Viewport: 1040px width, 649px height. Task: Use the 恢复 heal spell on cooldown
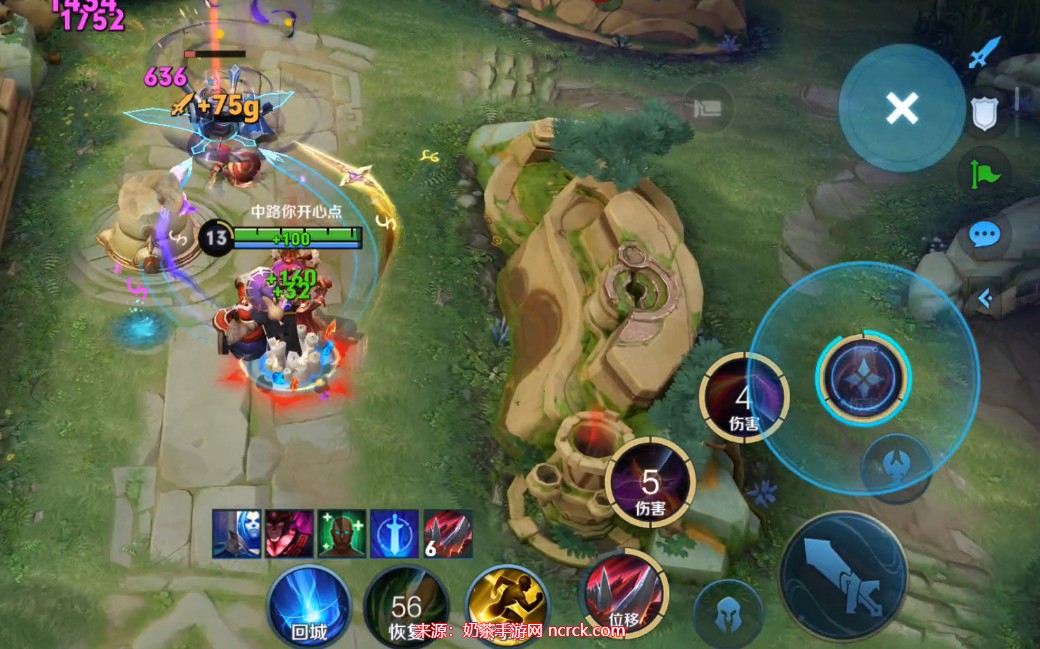pyautogui.click(x=406, y=606)
